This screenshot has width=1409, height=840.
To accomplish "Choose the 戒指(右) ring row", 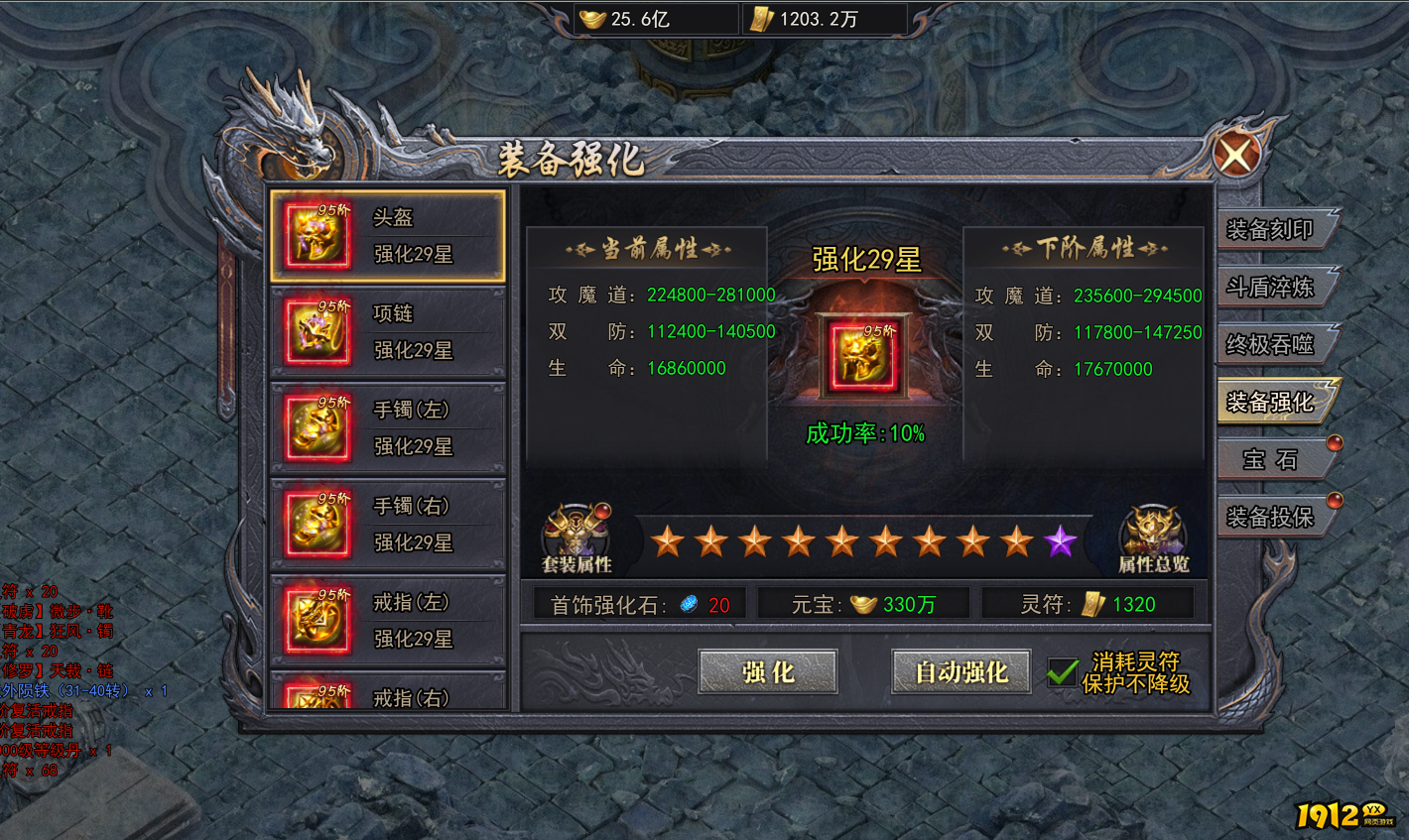I will click(x=388, y=694).
